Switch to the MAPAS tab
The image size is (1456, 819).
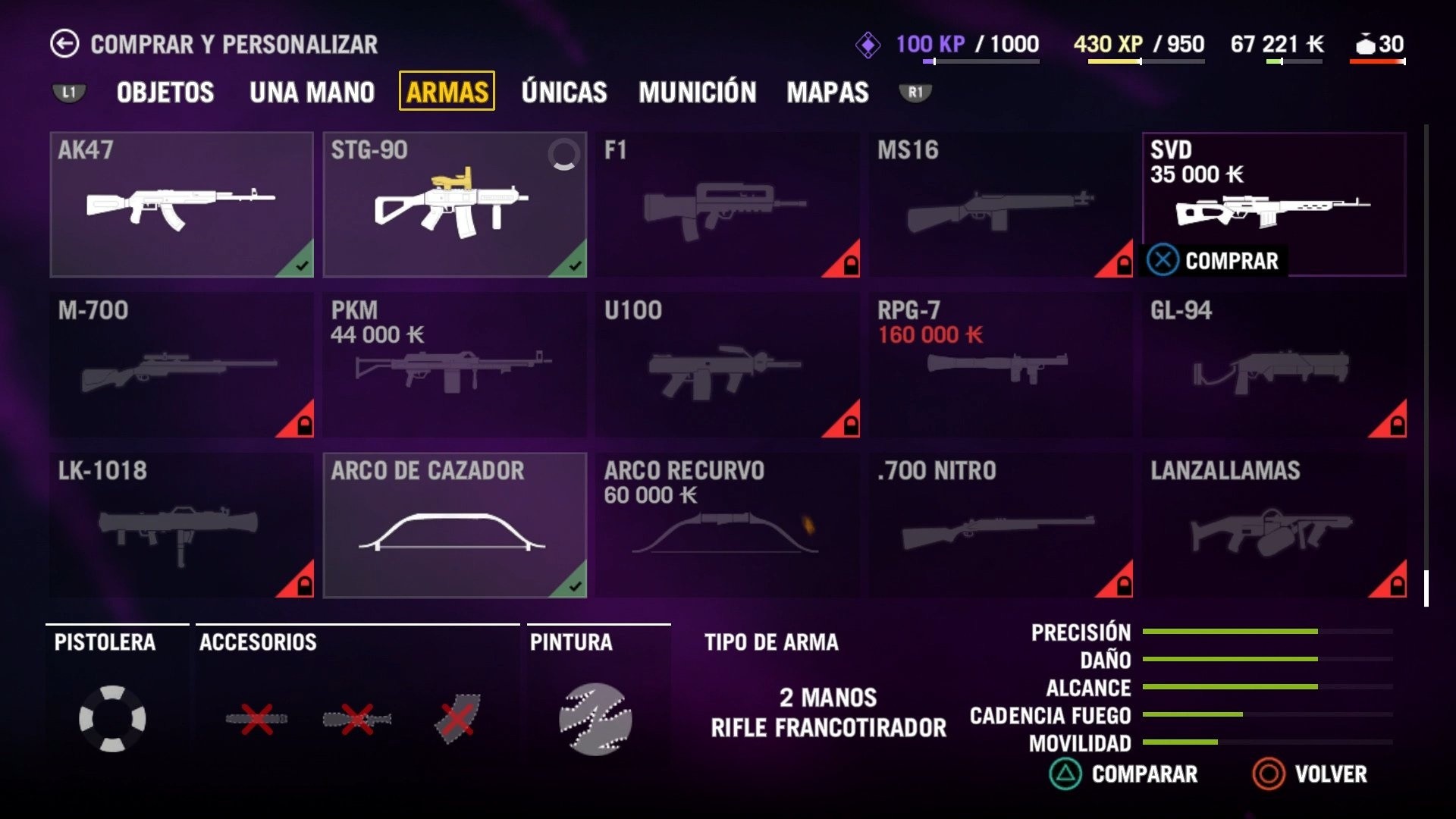828,92
